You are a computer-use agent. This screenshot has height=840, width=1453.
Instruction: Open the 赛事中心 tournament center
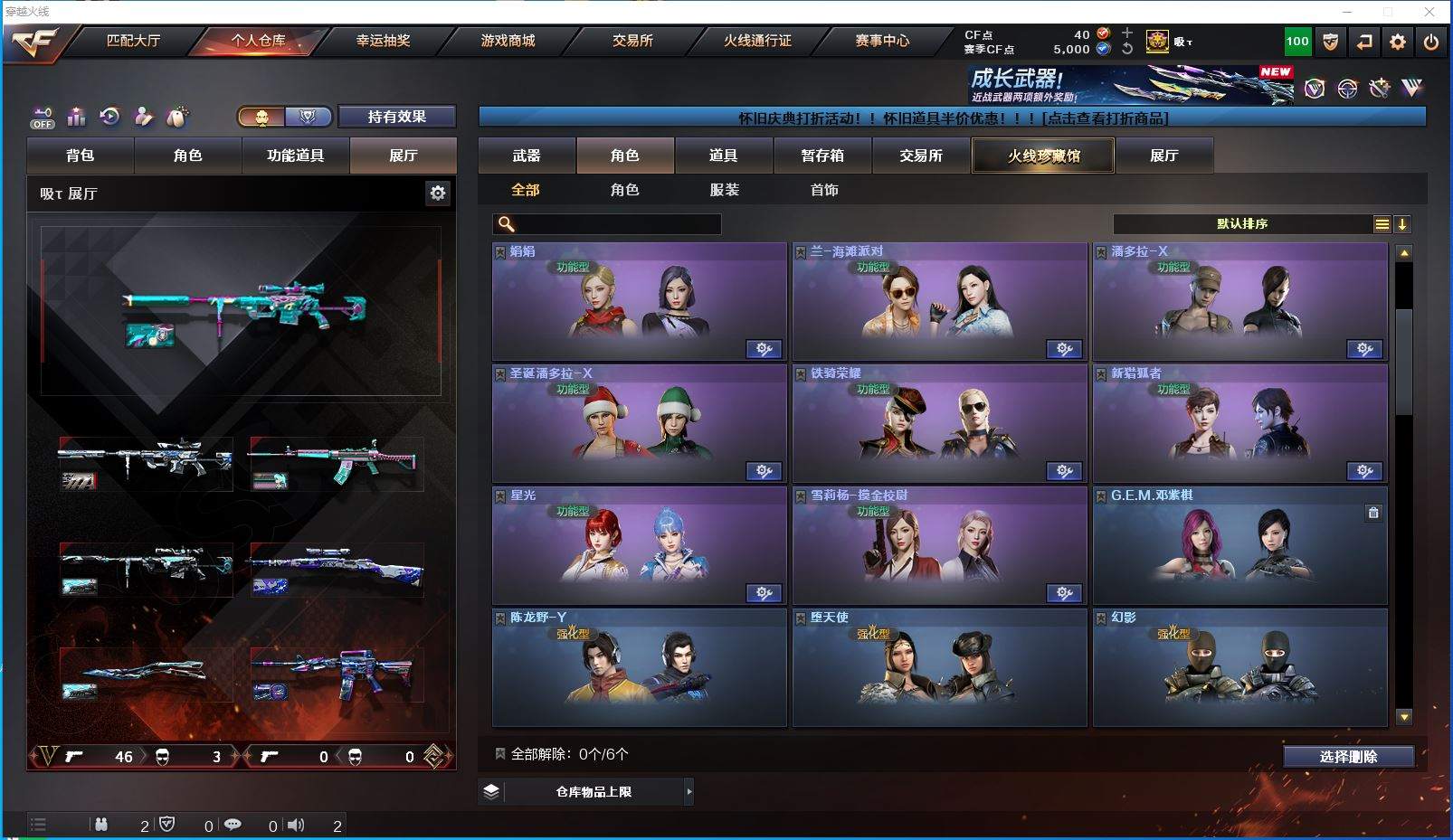click(x=882, y=41)
